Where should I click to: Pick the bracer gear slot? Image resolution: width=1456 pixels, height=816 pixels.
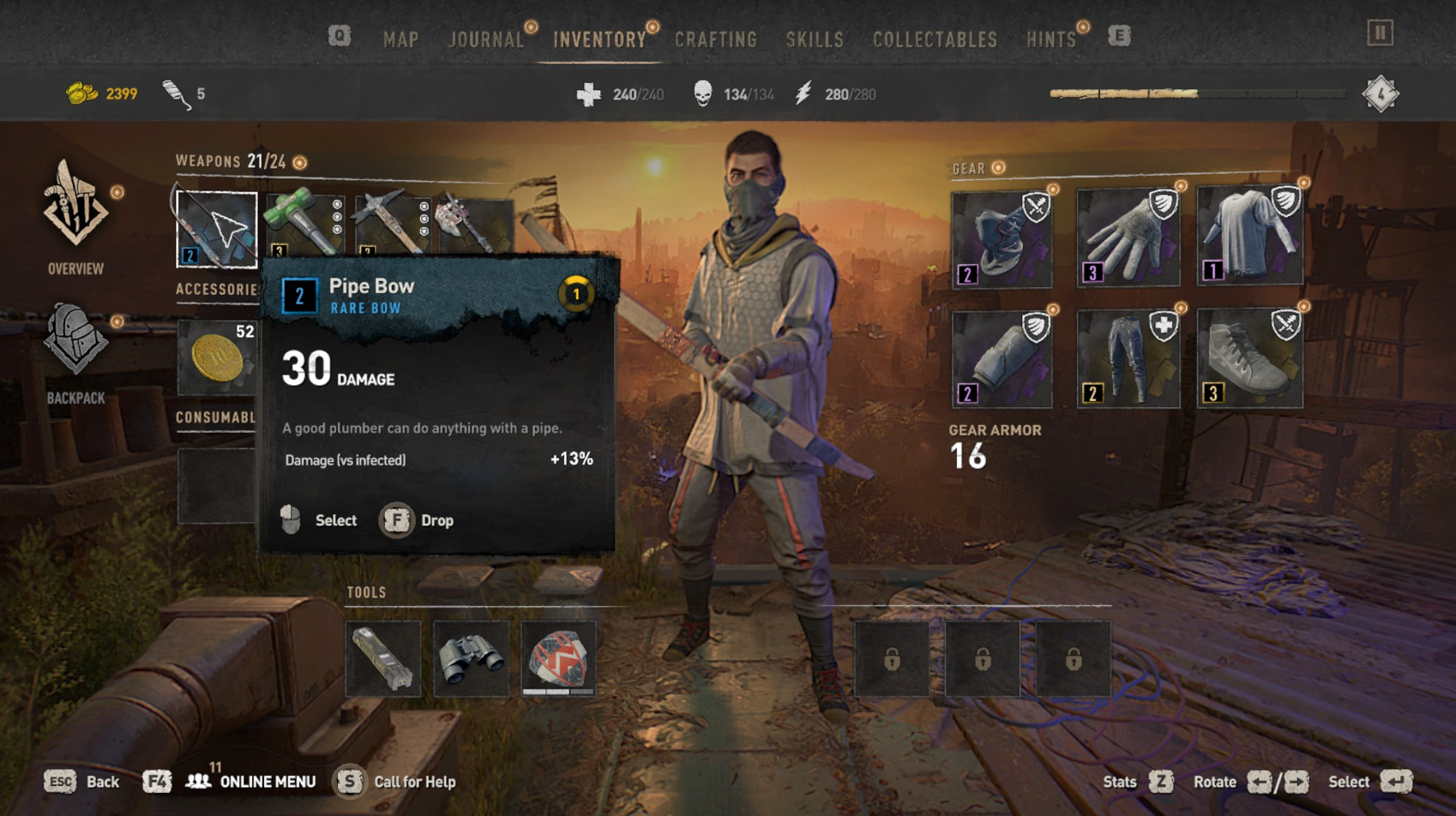[x=1002, y=359]
